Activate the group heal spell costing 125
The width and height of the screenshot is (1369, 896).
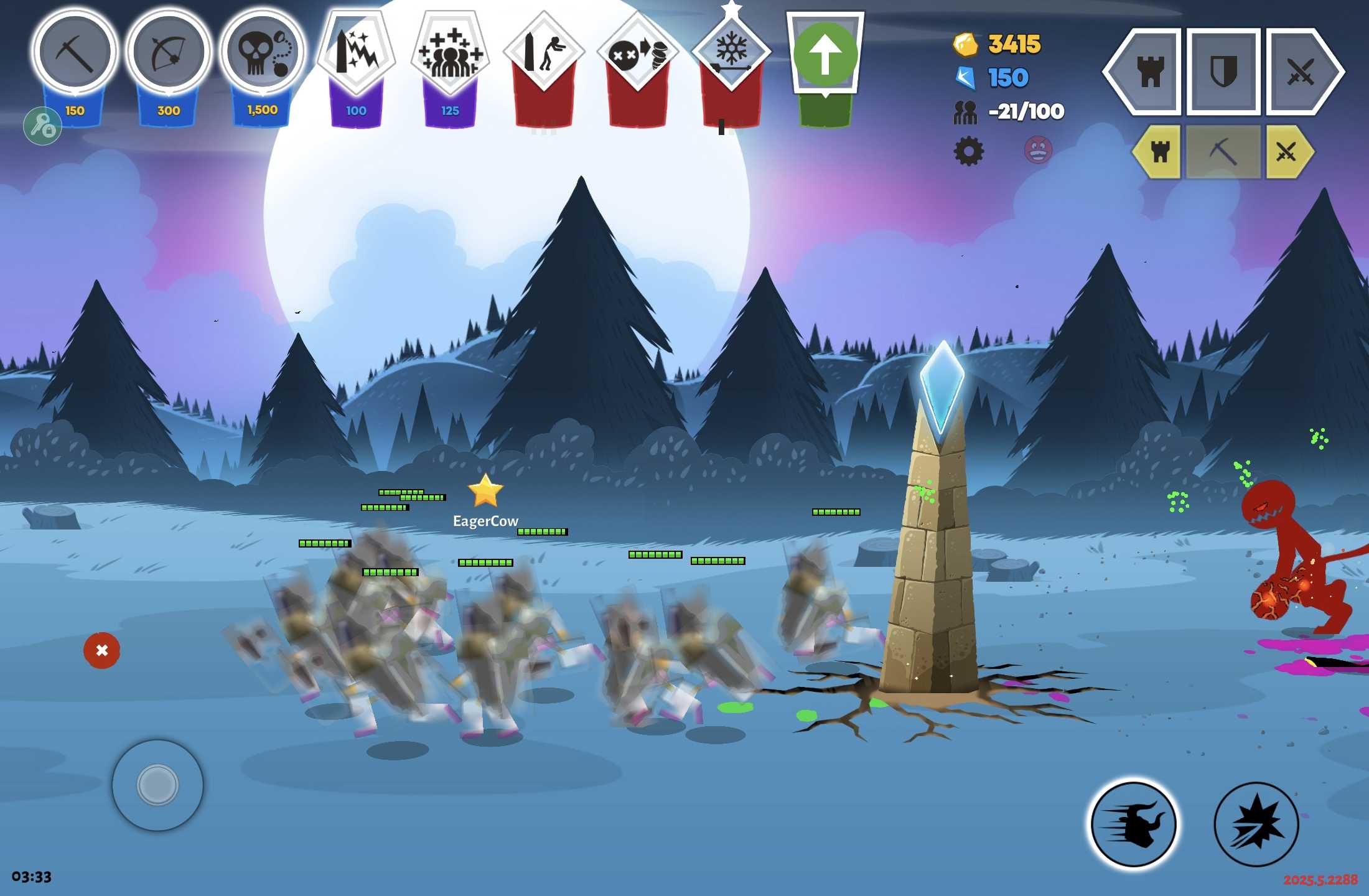[x=450, y=53]
